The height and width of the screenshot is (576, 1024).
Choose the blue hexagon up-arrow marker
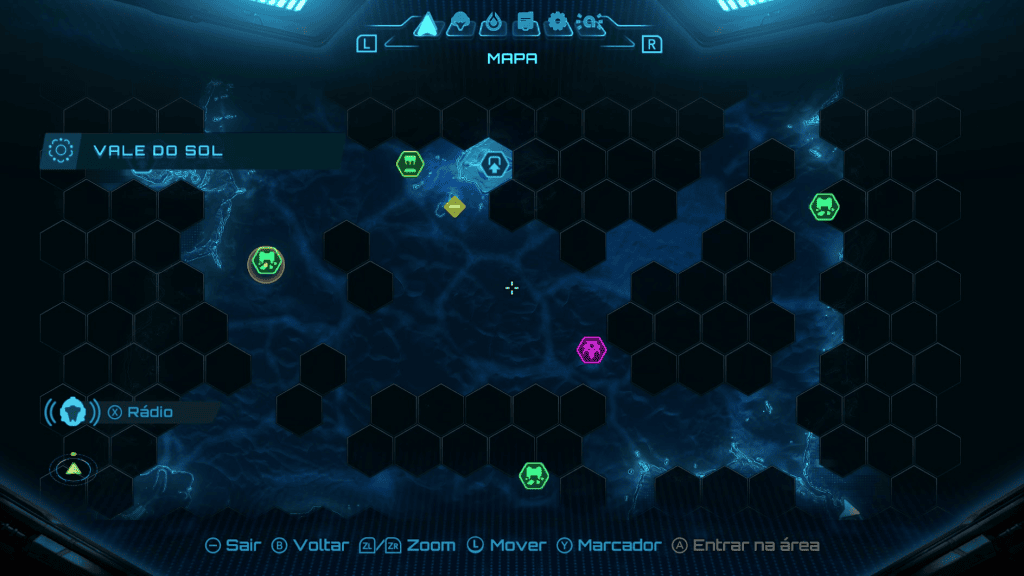[x=493, y=163]
